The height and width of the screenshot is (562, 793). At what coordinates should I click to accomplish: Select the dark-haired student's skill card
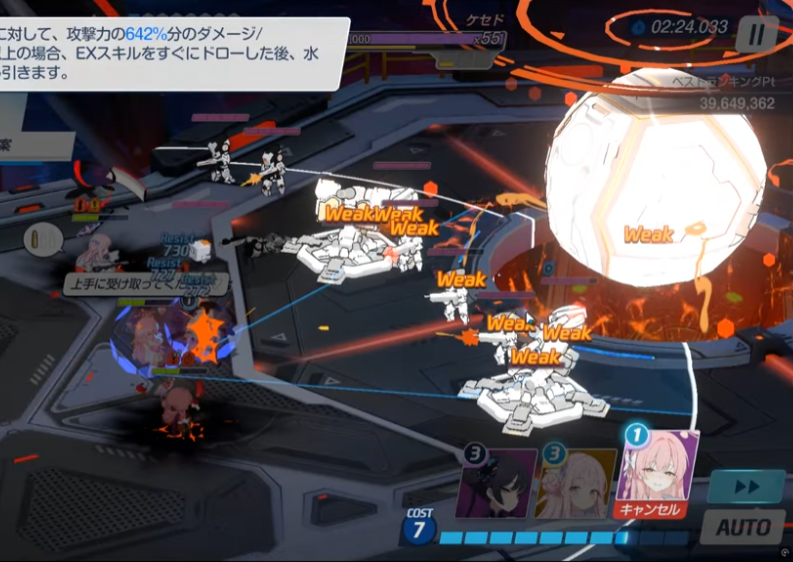[x=496, y=483]
